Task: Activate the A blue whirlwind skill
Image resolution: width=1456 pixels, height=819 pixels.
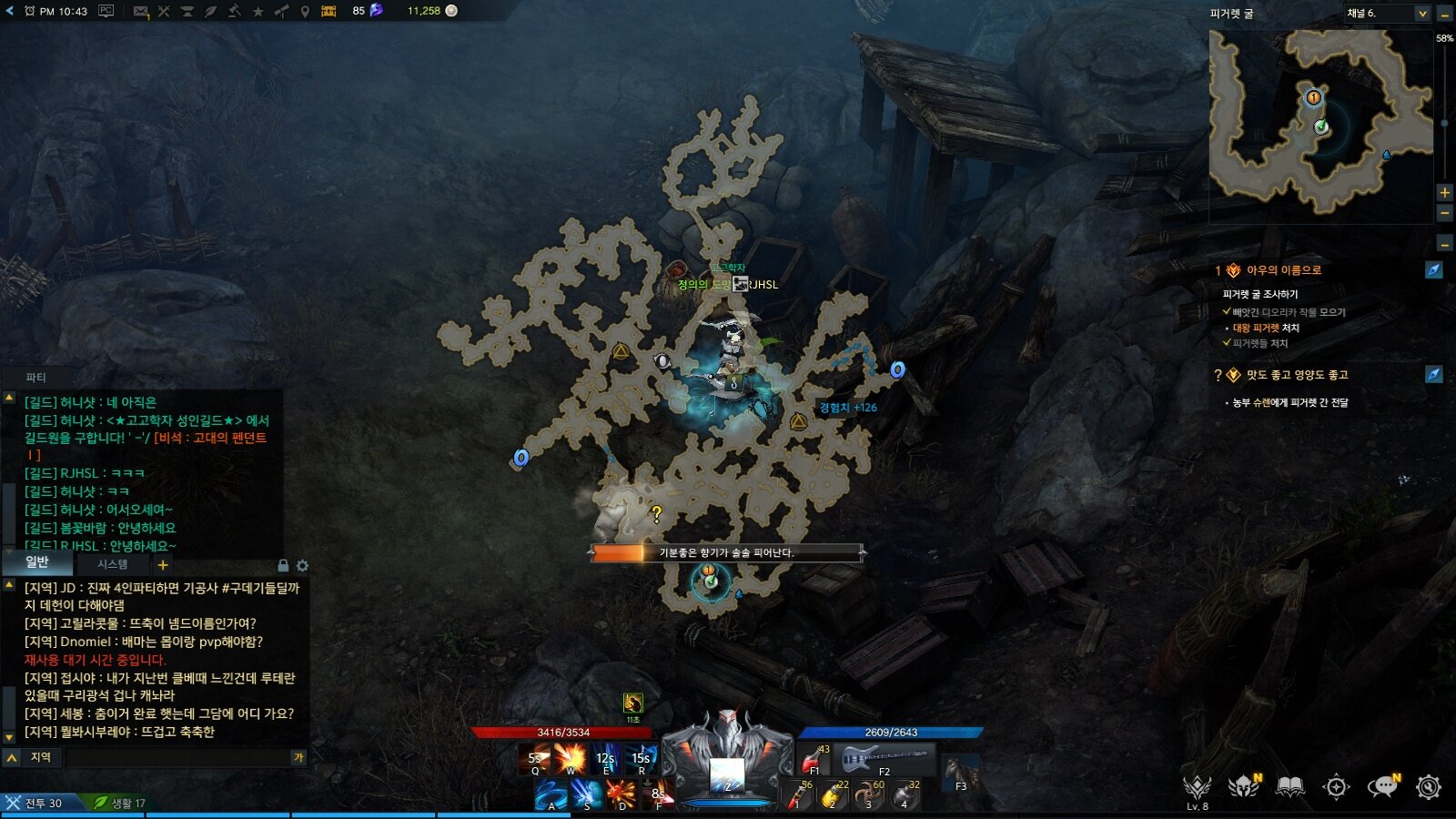Action: point(551,794)
